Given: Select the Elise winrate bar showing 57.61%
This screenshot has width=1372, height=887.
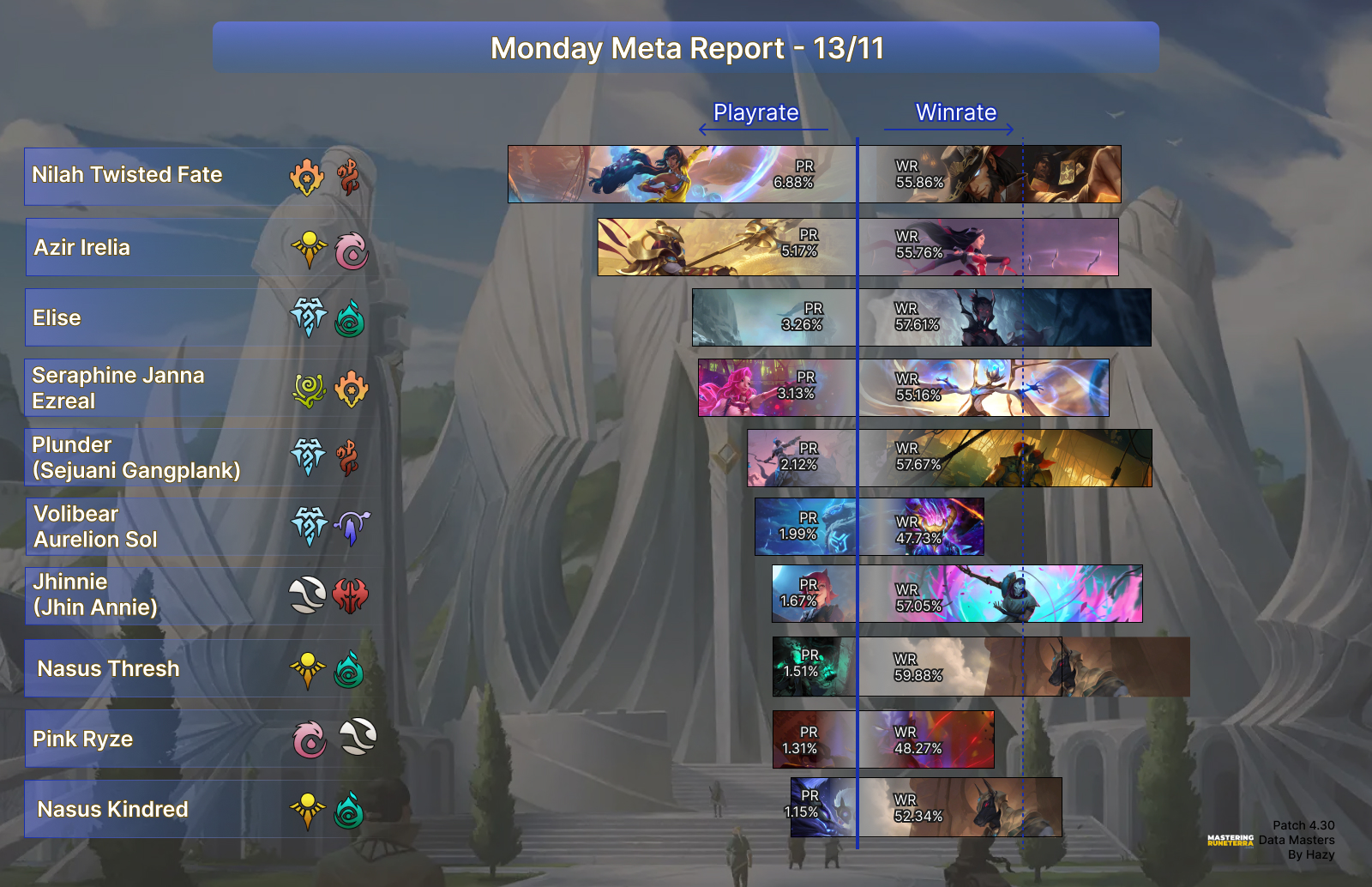Looking at the screenshot, I should pyautogui.click(x=1004, y=317).
